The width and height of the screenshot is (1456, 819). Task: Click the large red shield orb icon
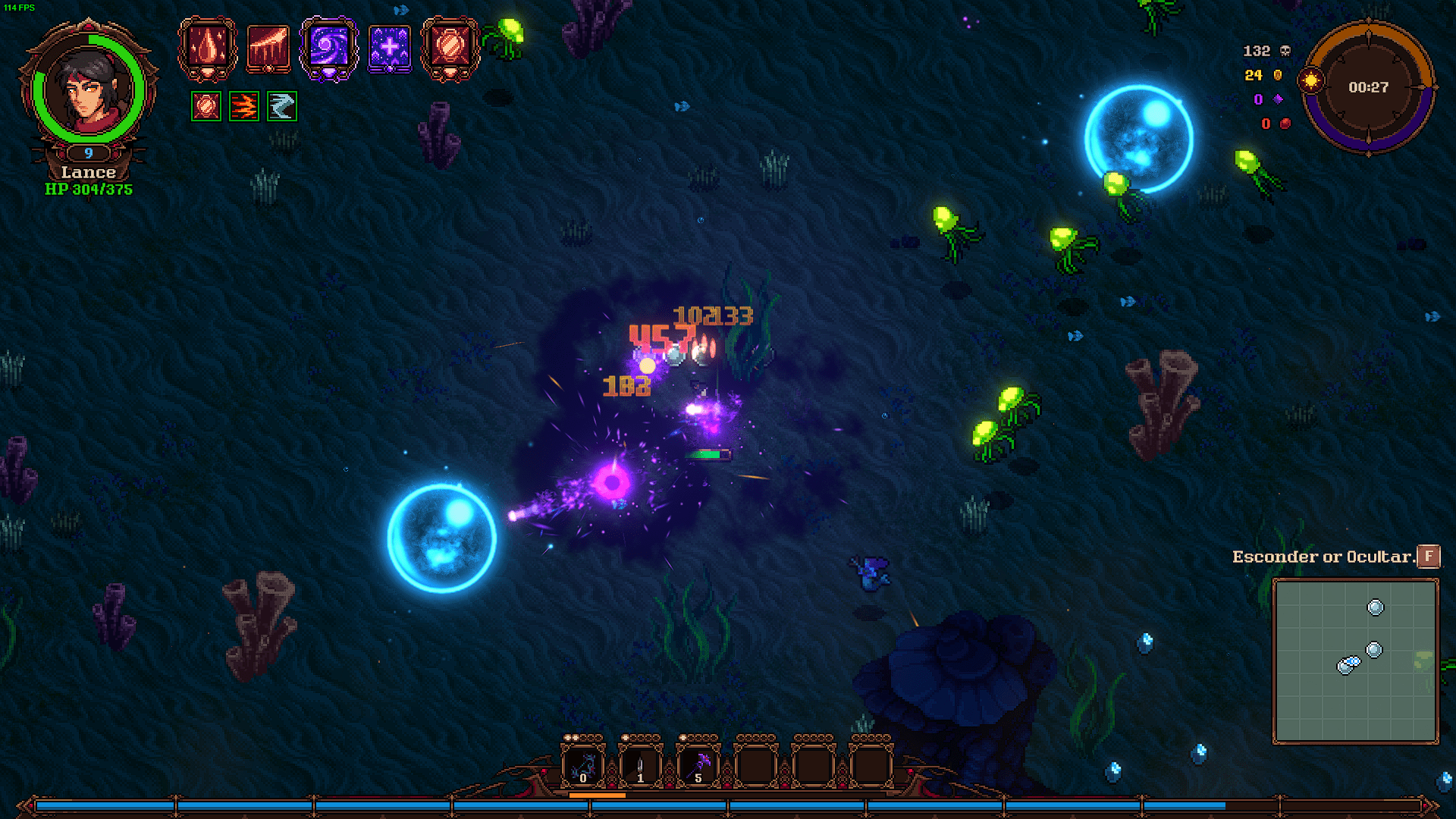[450, 48]
